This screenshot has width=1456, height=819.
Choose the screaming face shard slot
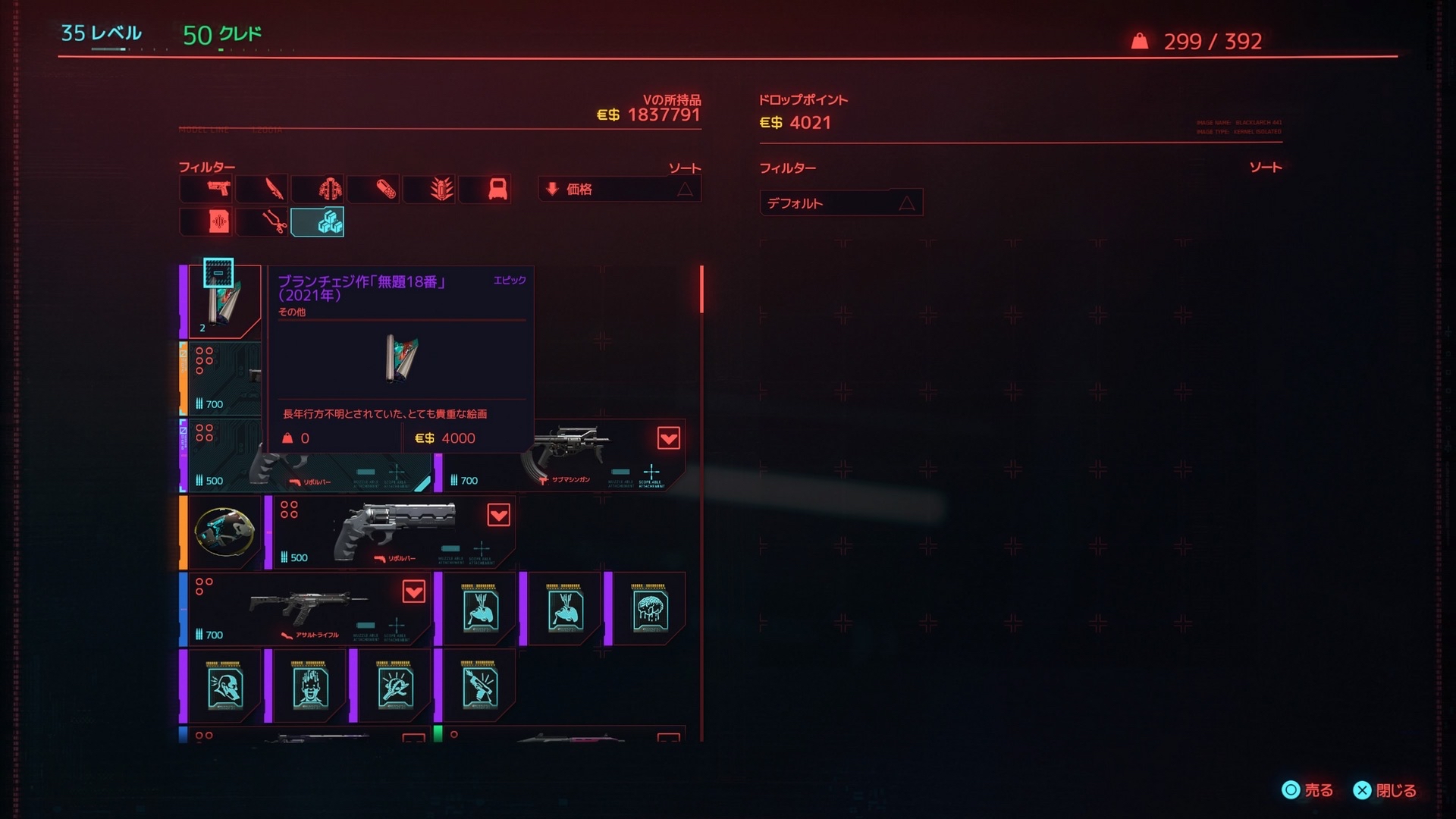(309, 686)
